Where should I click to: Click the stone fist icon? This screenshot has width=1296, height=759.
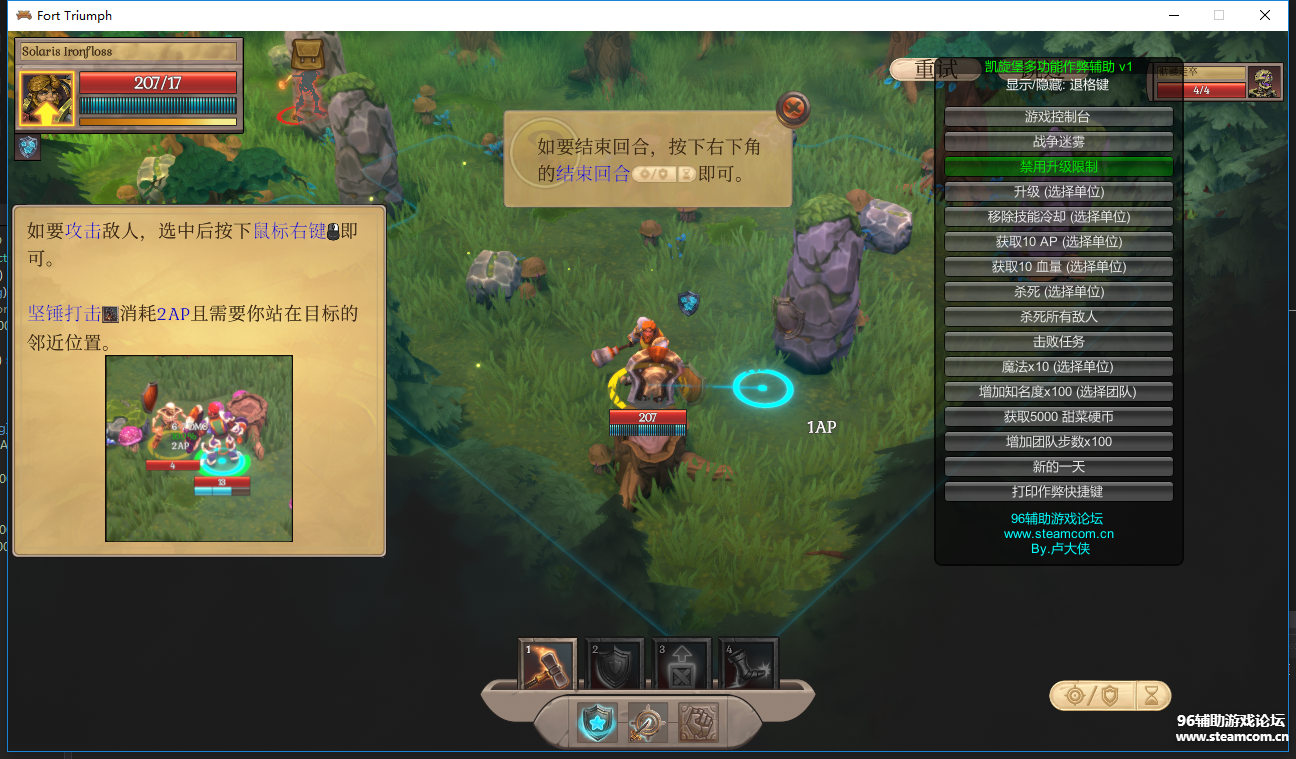698,722
